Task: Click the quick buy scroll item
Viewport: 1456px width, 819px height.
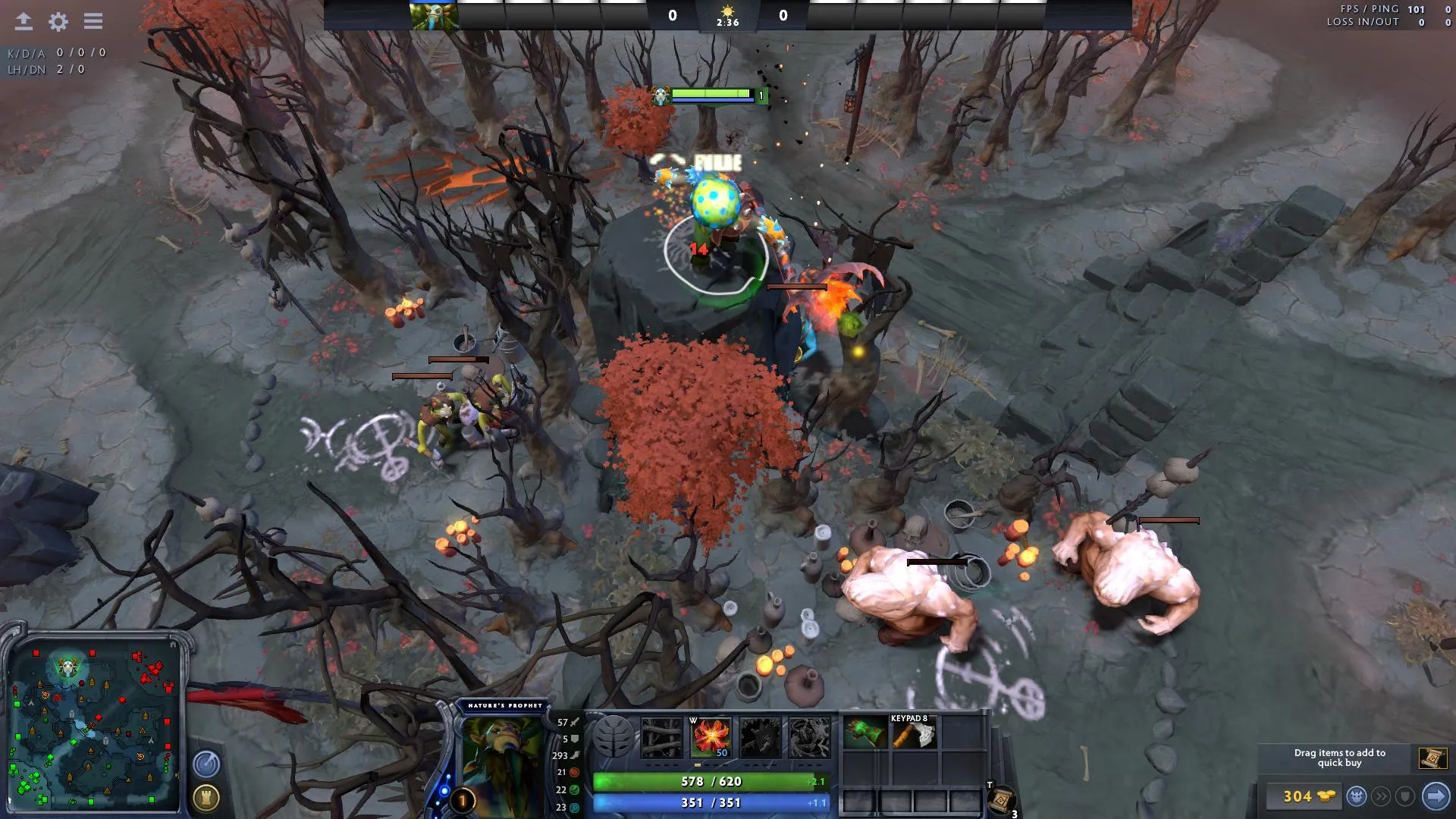Action: pyautogui.click(x=1432, y=758)
